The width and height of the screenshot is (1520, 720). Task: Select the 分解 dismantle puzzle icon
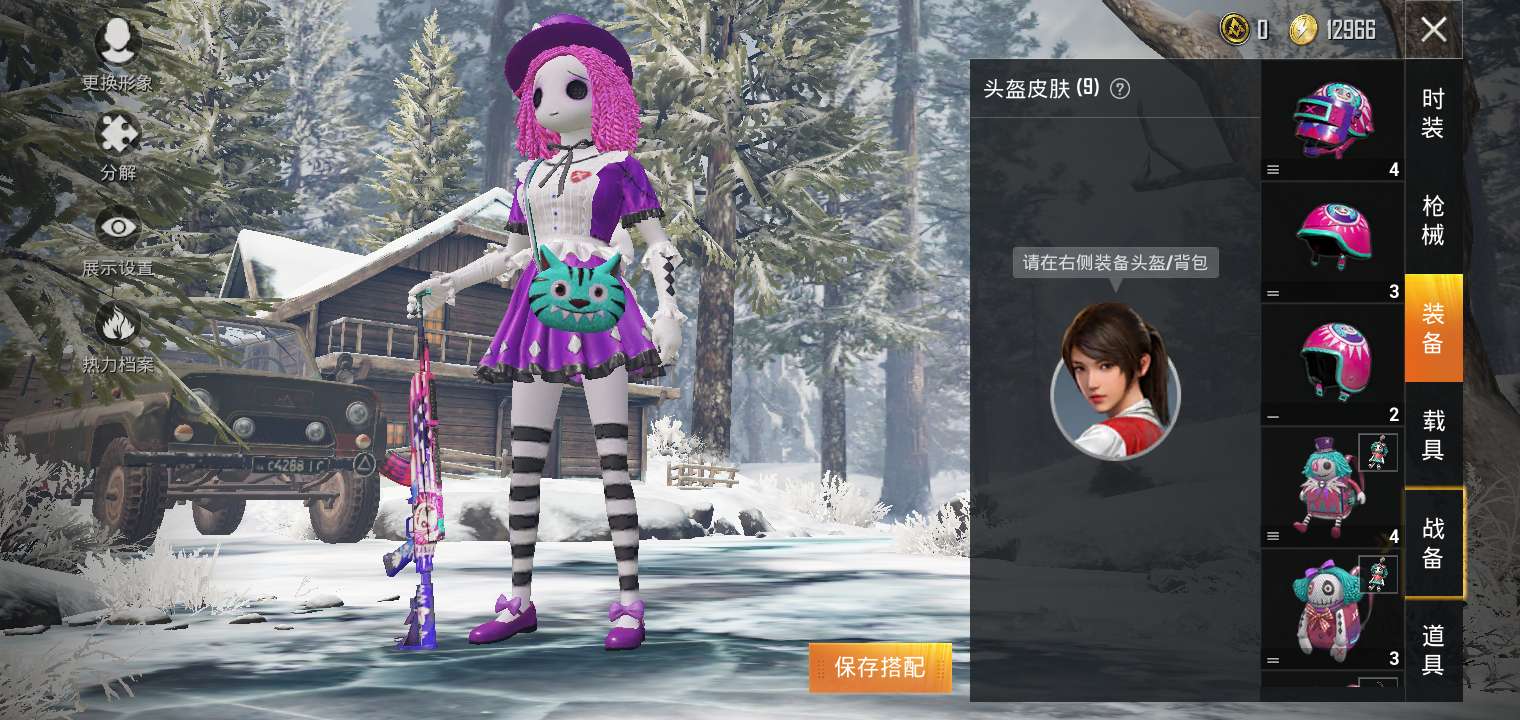click(118, 135)
